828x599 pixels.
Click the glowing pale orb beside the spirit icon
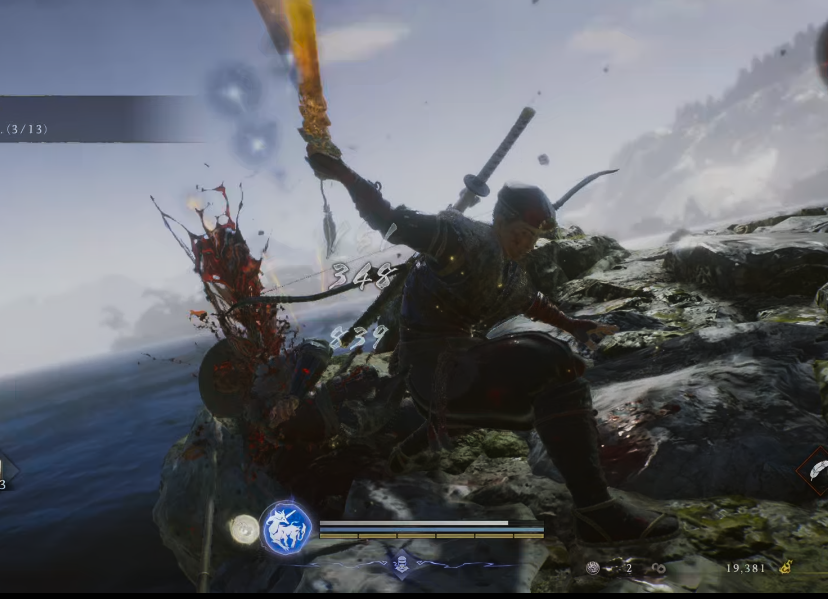[x=243, y=529]
